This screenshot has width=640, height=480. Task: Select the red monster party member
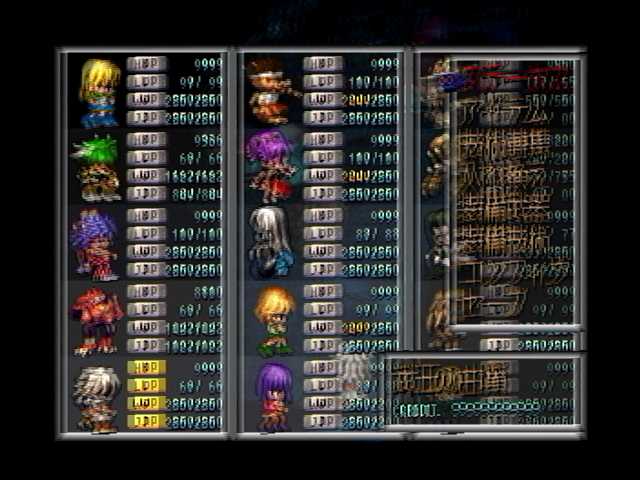click(x=98, y=320)
